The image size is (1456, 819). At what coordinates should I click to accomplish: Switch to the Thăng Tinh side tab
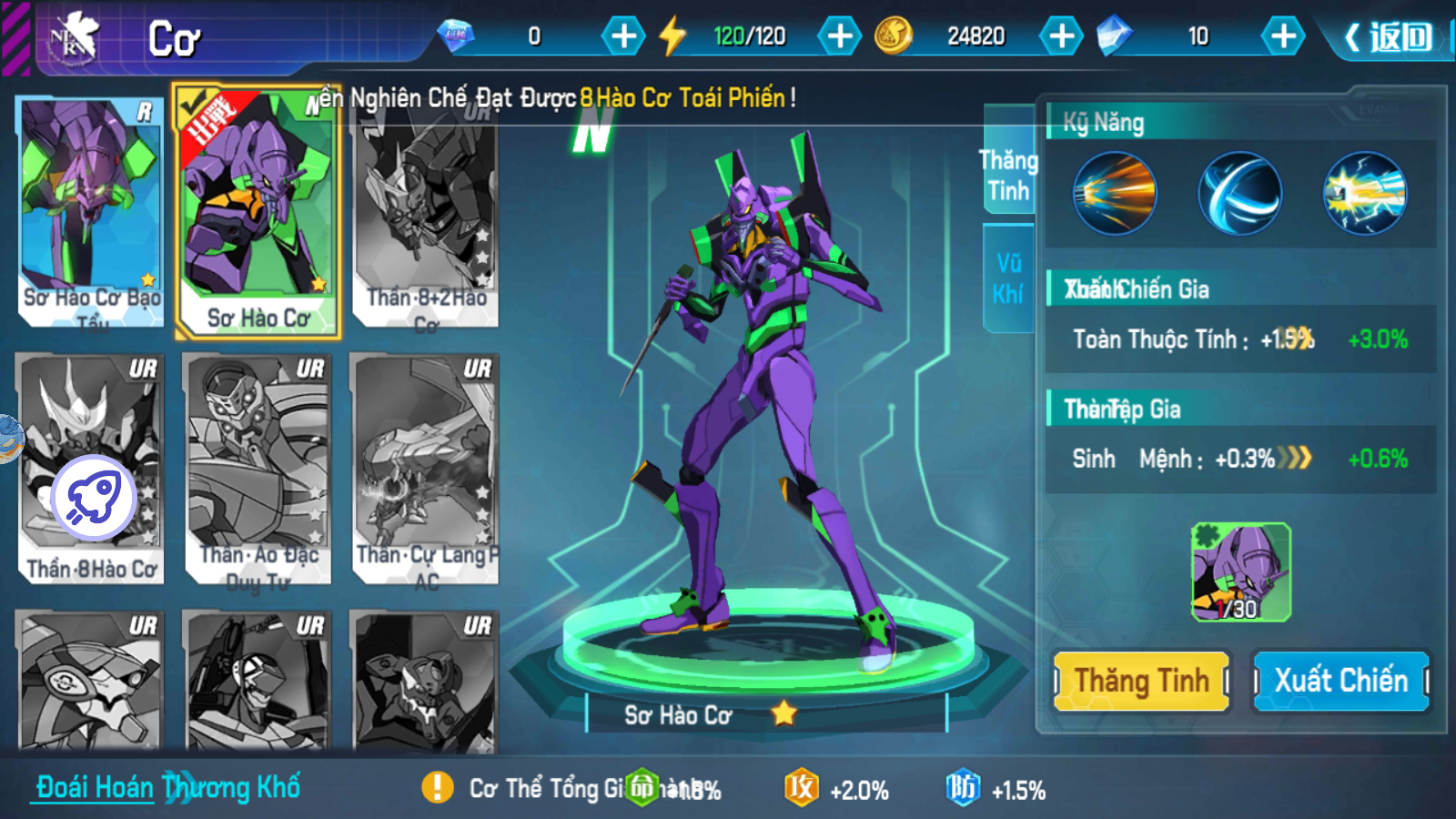click(x=1008, y=176)
